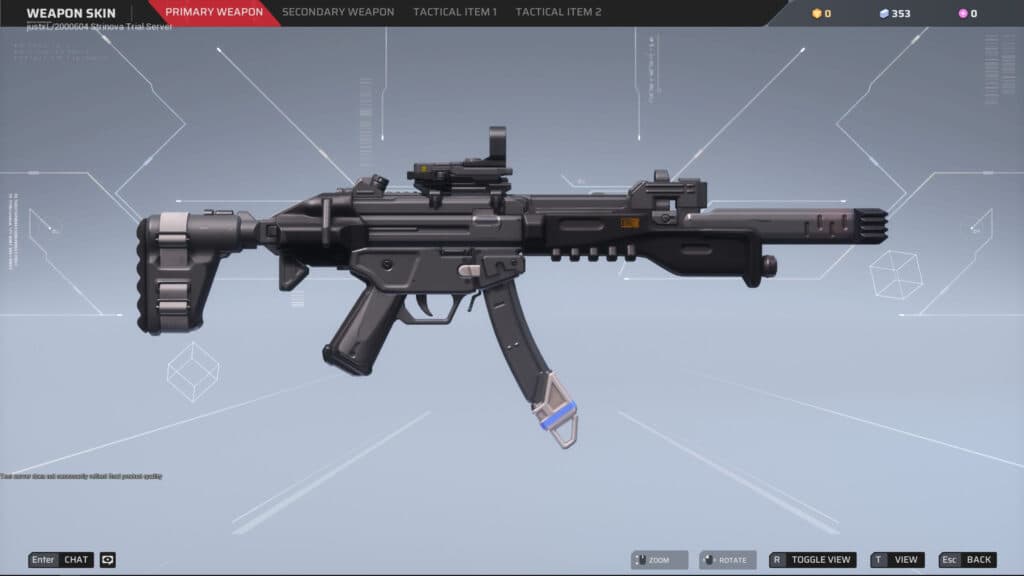Show the Tactical Item 2 tab

558,12
